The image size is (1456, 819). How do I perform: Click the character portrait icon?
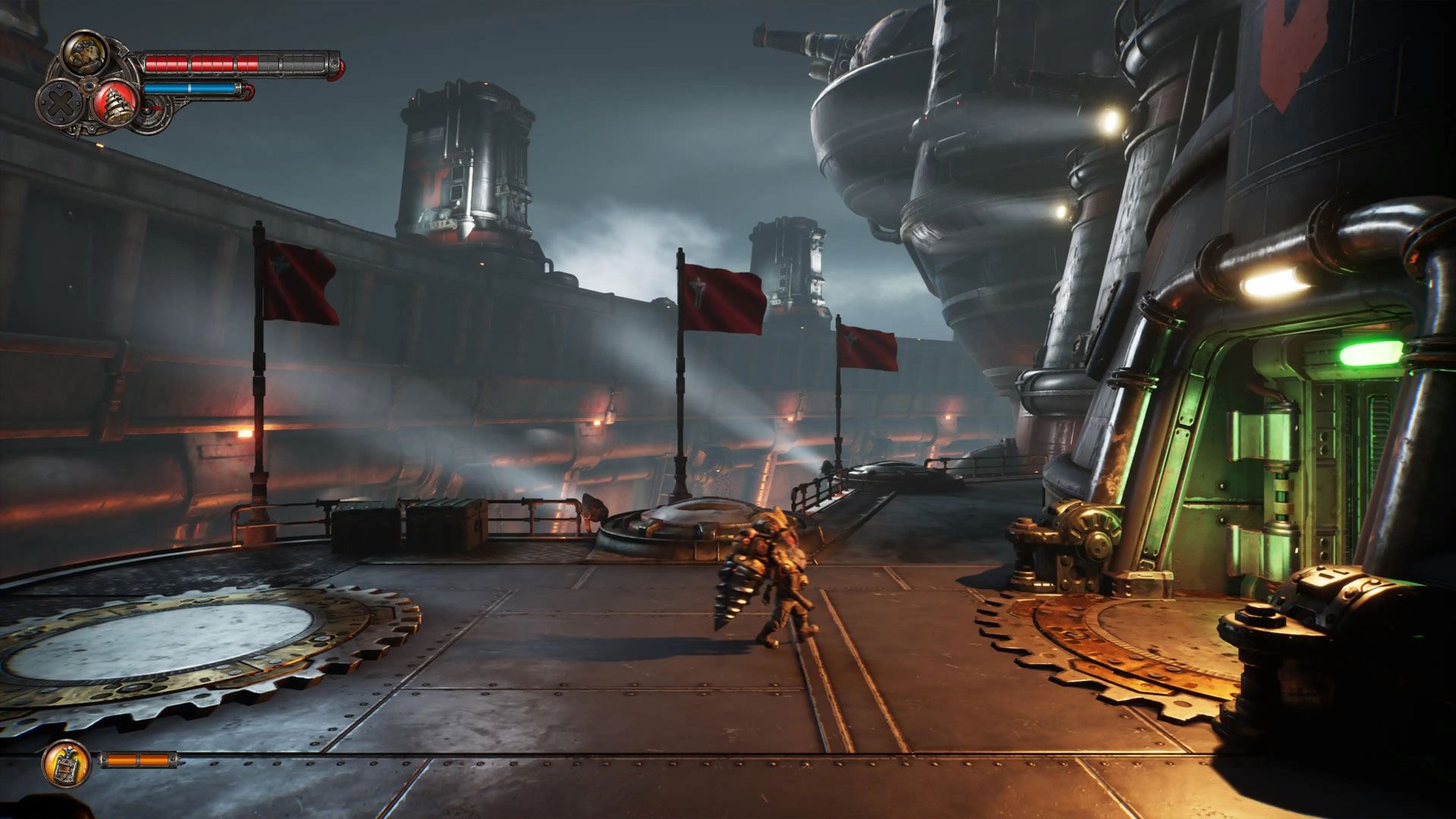pyautogui.click(x=83, y=52)
